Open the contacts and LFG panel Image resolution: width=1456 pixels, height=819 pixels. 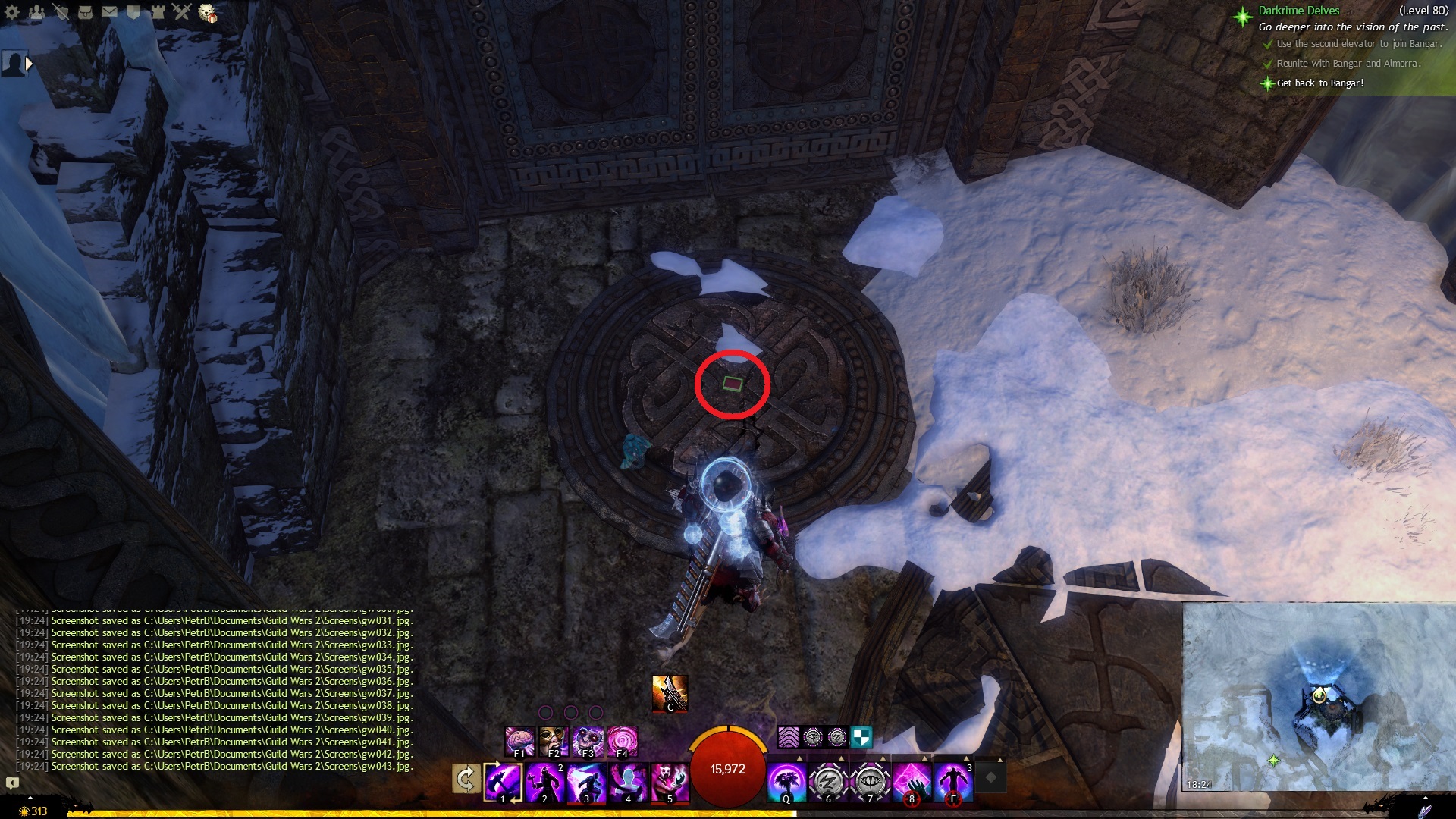tap(36, 12)
